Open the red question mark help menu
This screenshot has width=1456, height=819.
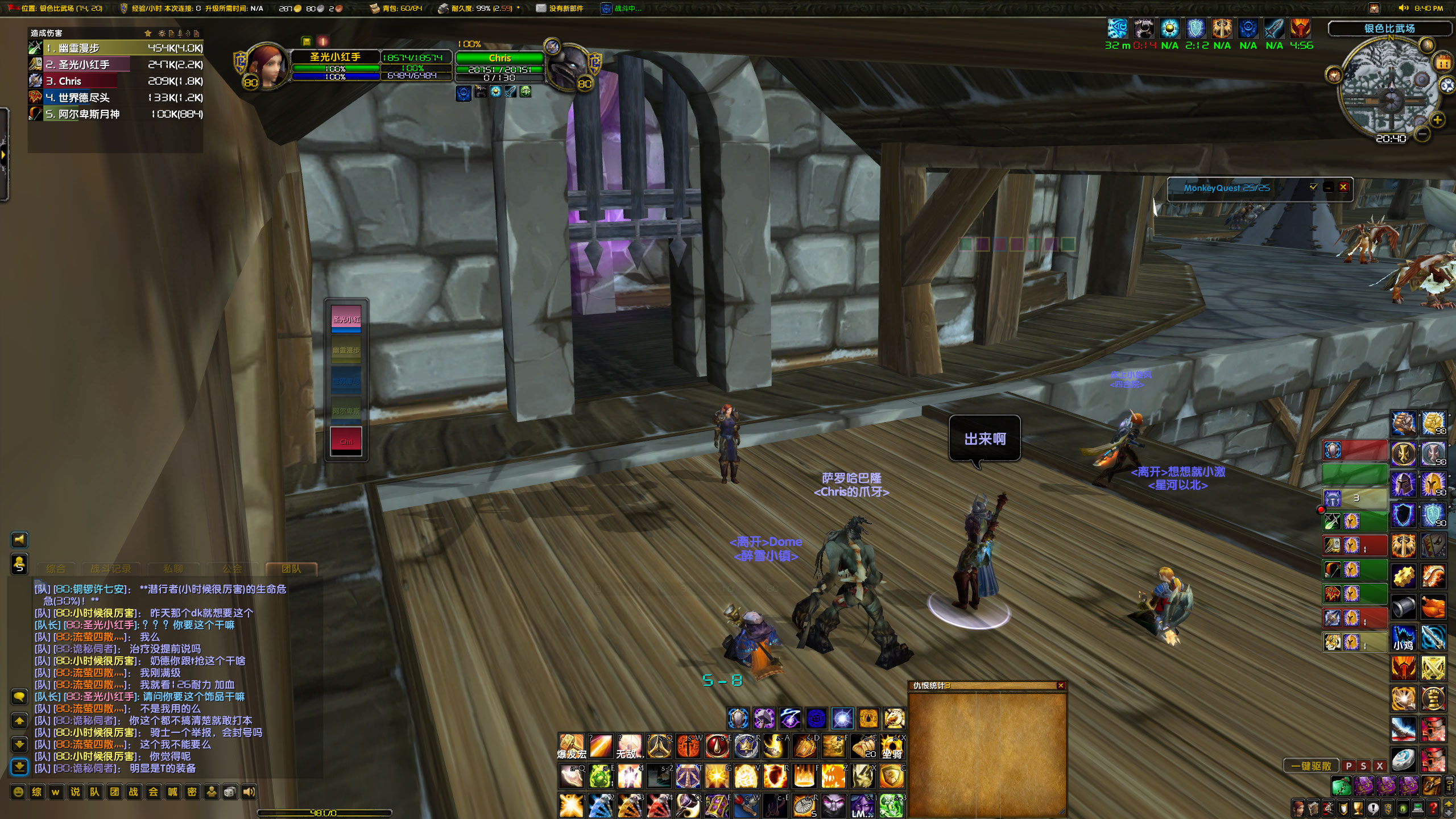pyautogui.click(x=1433, y=808)
